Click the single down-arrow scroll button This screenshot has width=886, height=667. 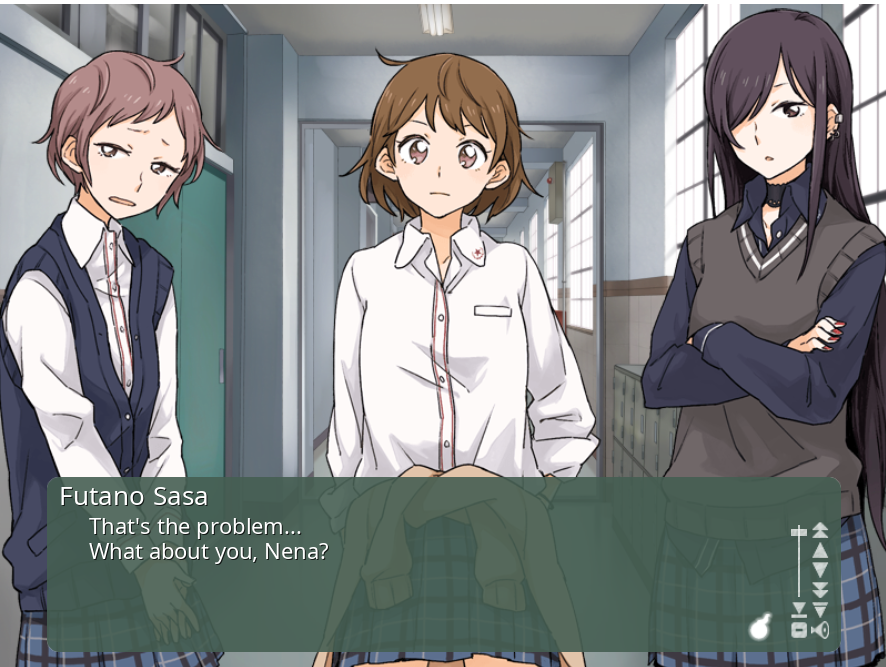820,569
